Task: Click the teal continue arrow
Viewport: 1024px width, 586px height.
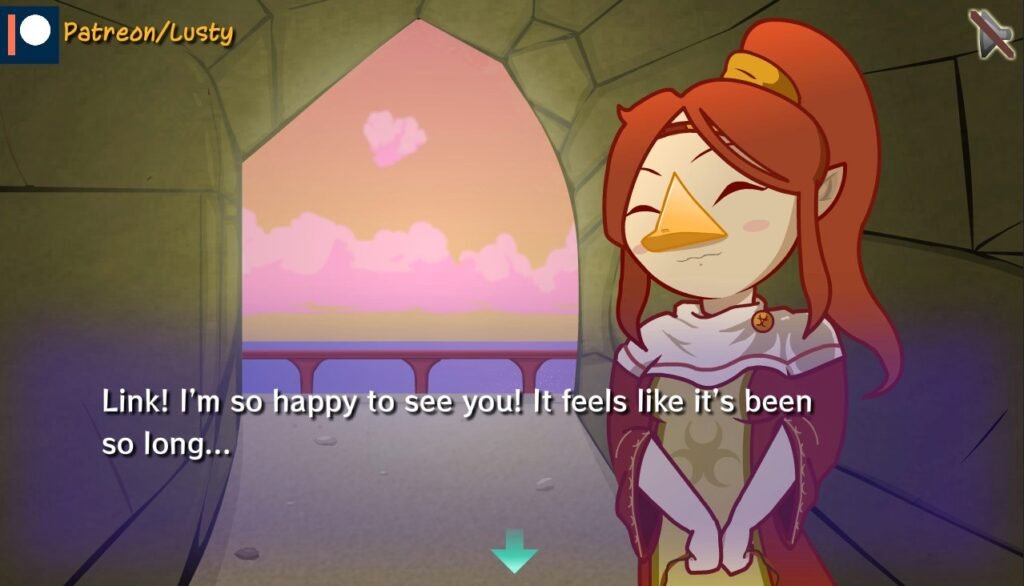Action: [514, 552]
